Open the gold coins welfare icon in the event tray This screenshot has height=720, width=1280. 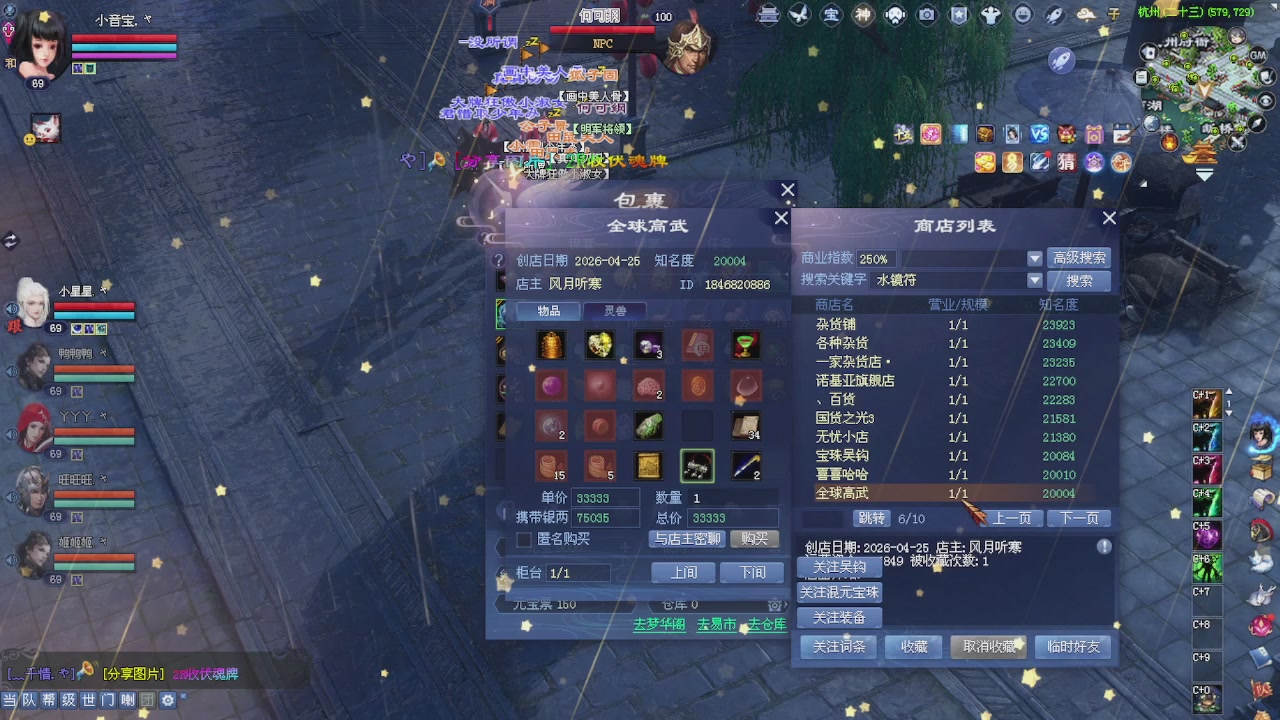(985, 162)
